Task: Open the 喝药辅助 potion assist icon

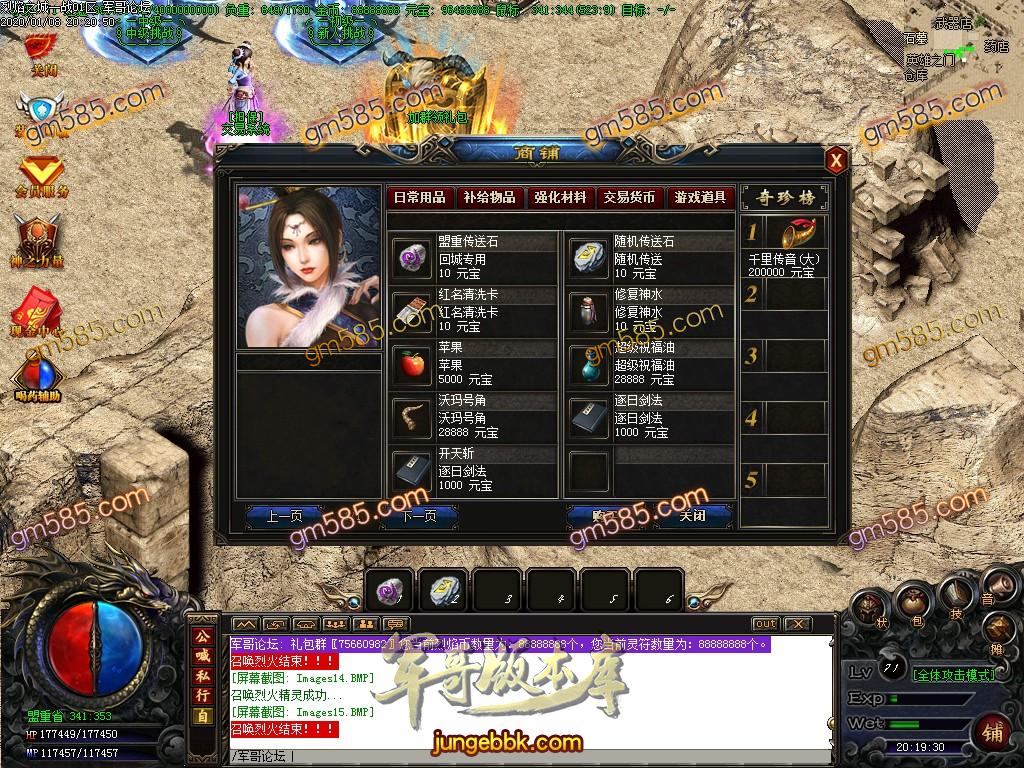Action: pyautogui.click(x=39, y=378)
